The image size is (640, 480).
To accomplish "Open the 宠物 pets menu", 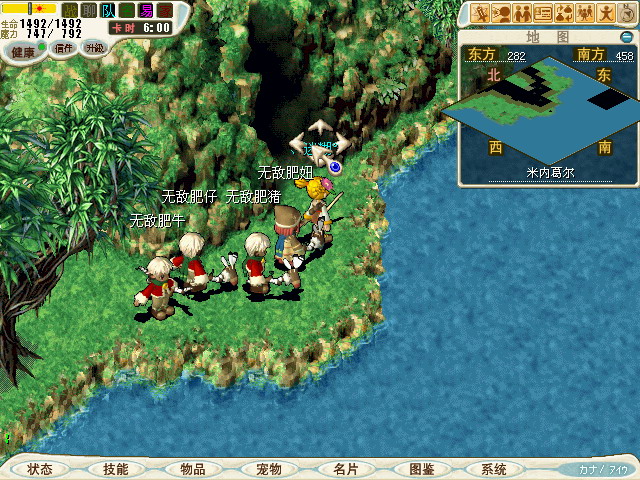I will point(268,469).
